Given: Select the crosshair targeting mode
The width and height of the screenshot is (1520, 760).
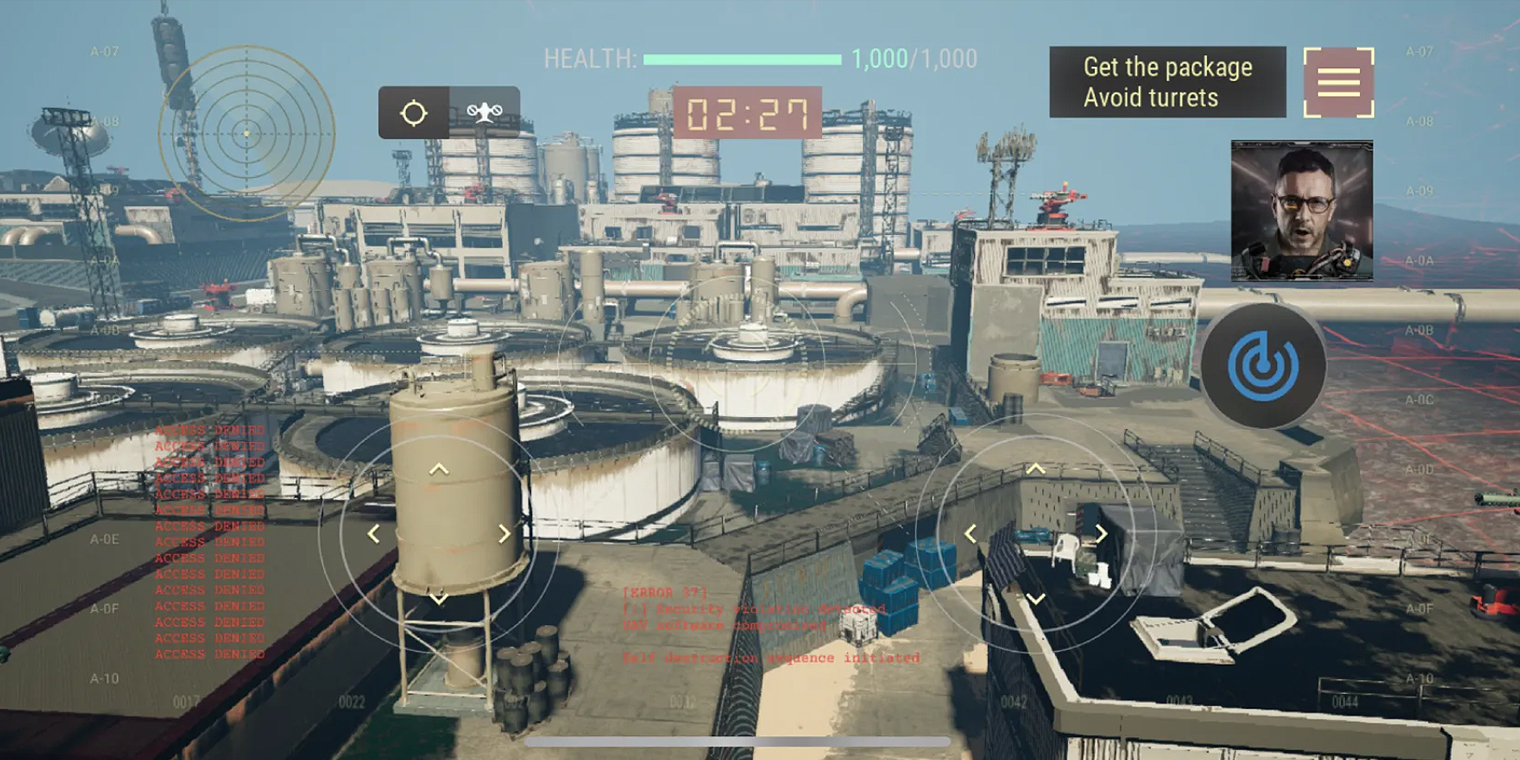Looking at the screenshot, I should coord(414,113).
